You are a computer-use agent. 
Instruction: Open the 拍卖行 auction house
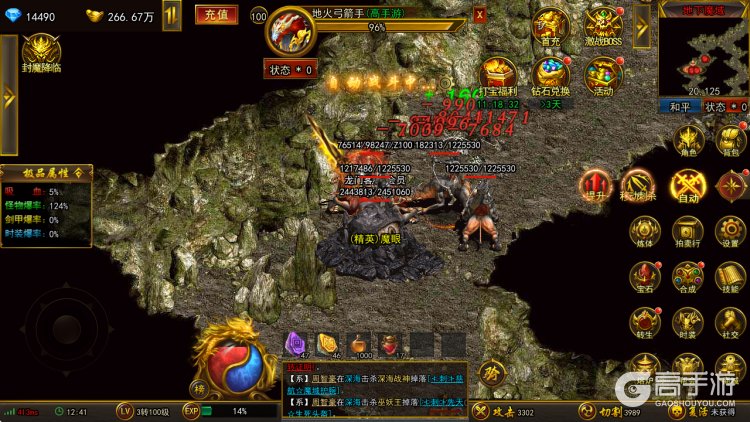687,231
